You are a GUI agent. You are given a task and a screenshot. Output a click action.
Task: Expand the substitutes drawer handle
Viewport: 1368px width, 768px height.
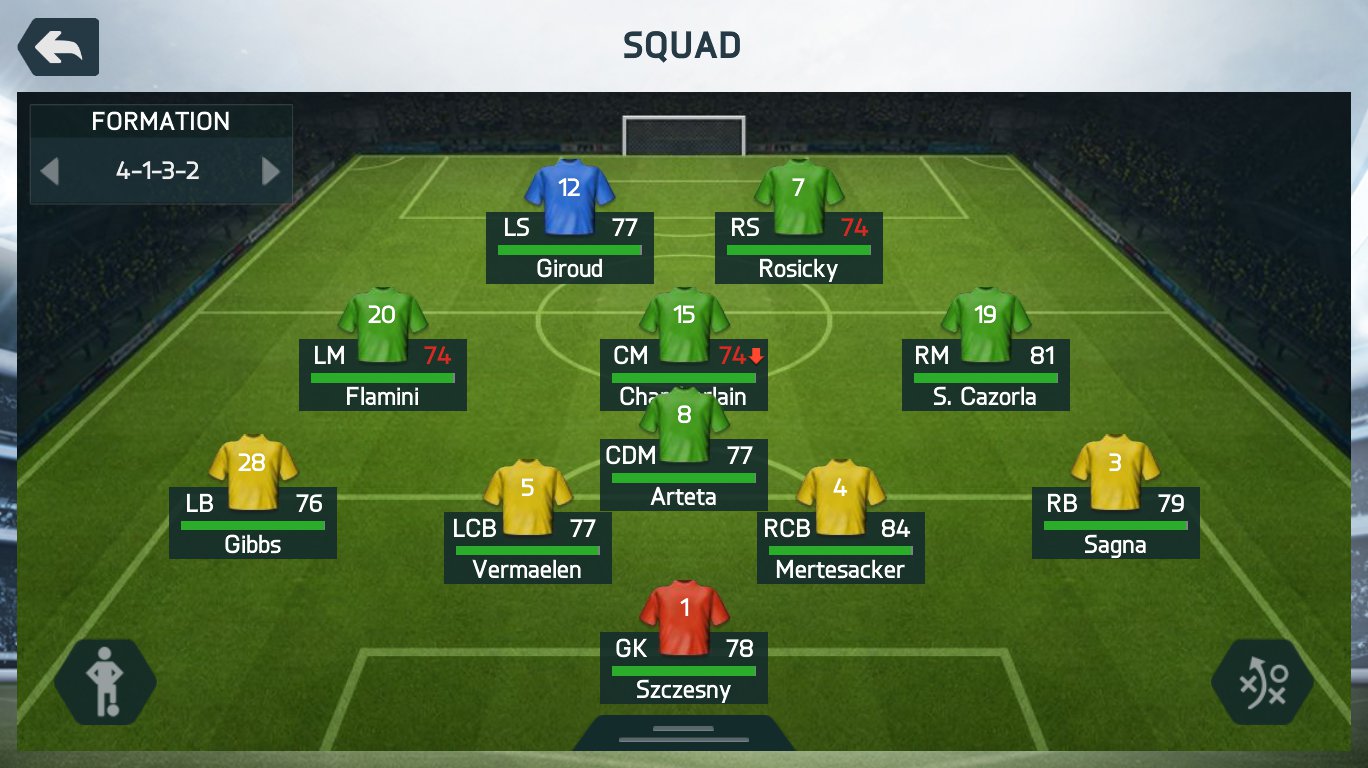point(684,734)
